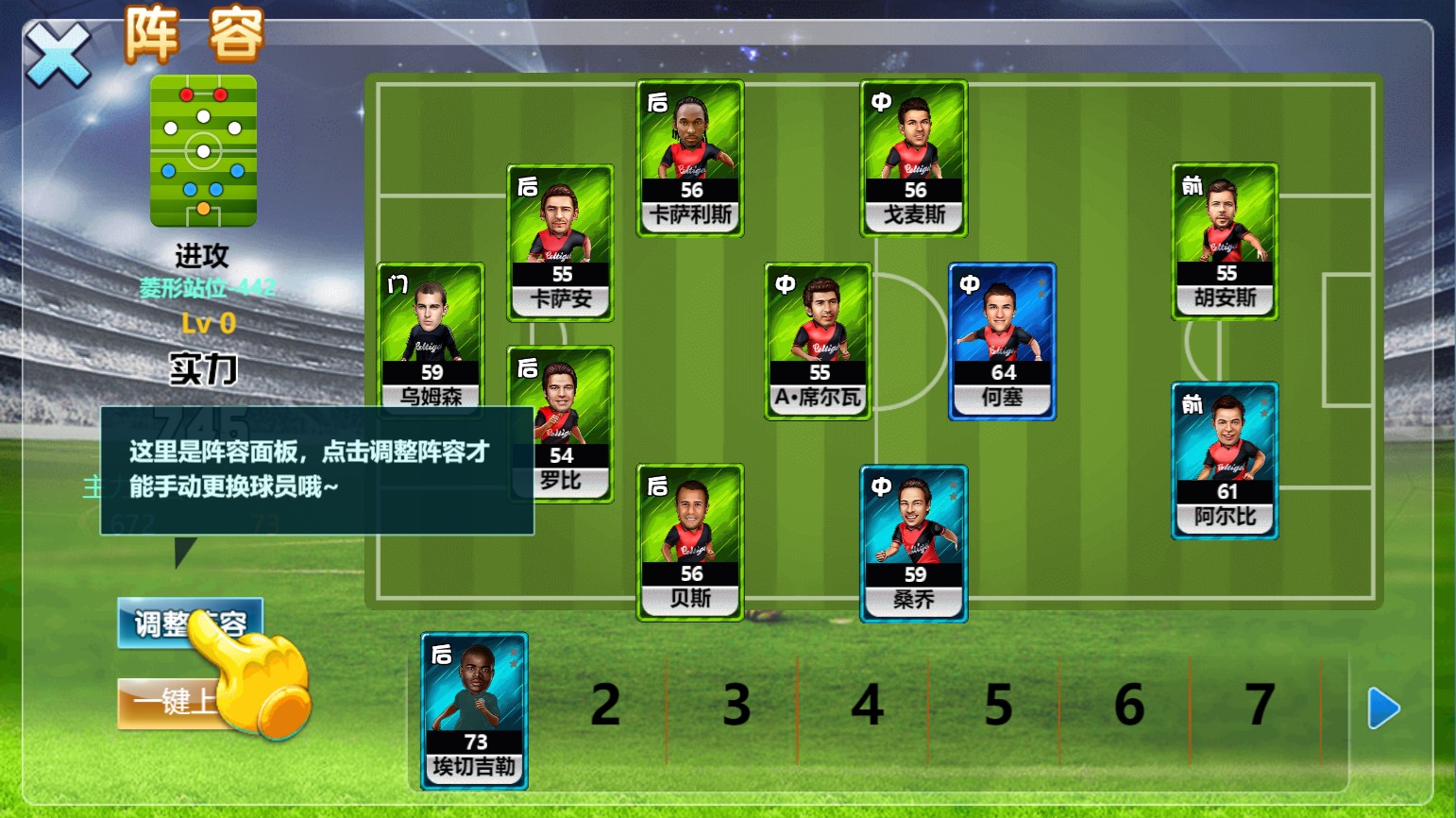Close the lineup panel with the X
Screen dimensions: 1456x818
coord(57,55)
